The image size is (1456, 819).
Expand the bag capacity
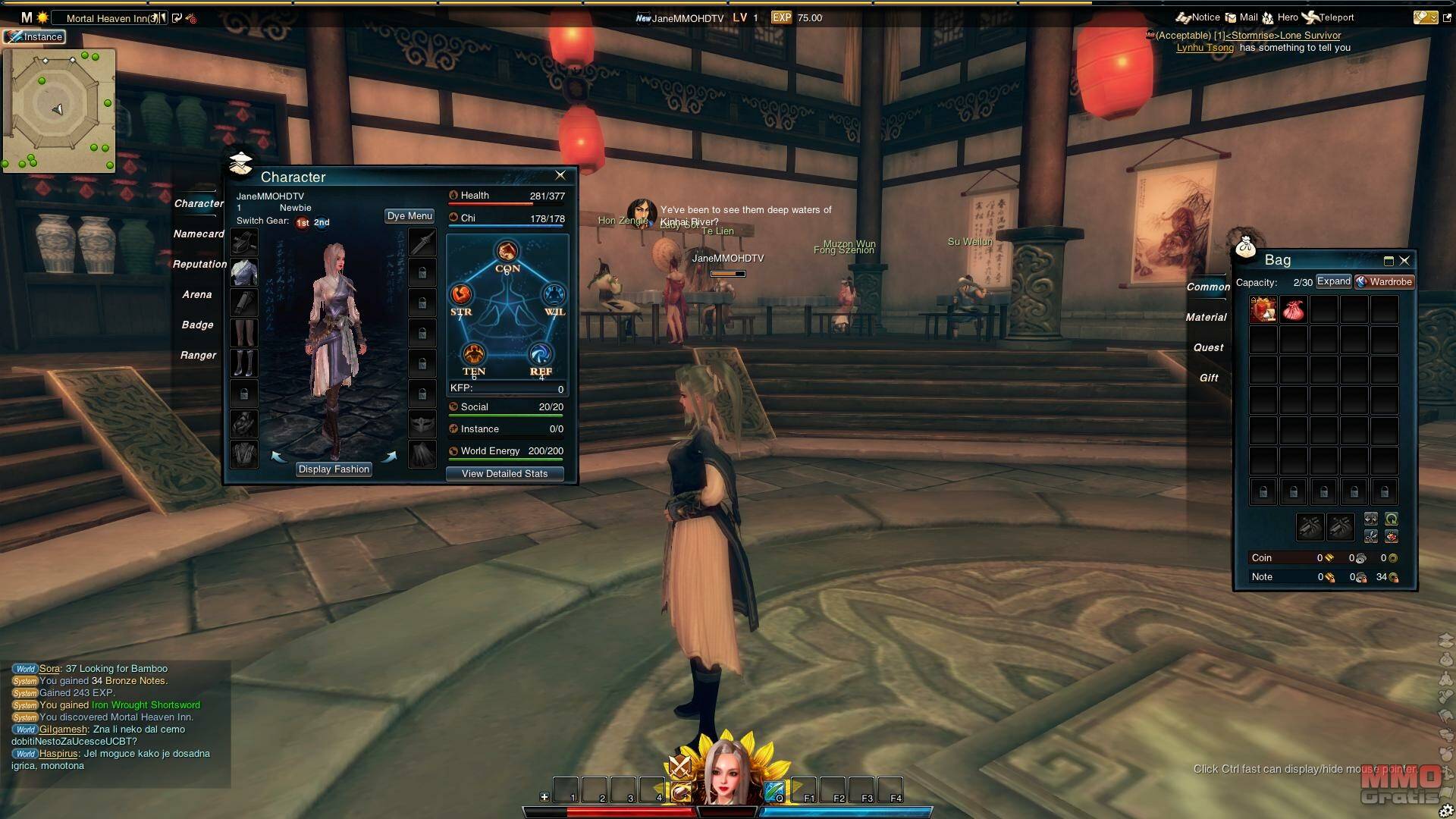point(1333,281)
